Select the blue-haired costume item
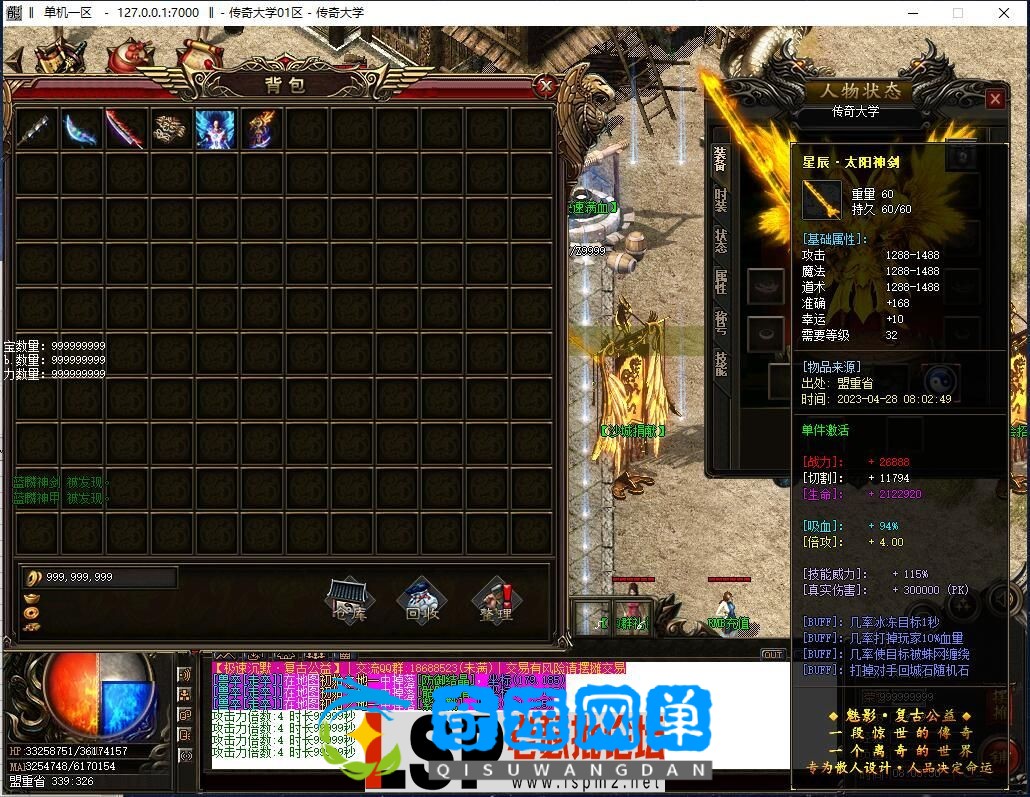 [216, 129]
